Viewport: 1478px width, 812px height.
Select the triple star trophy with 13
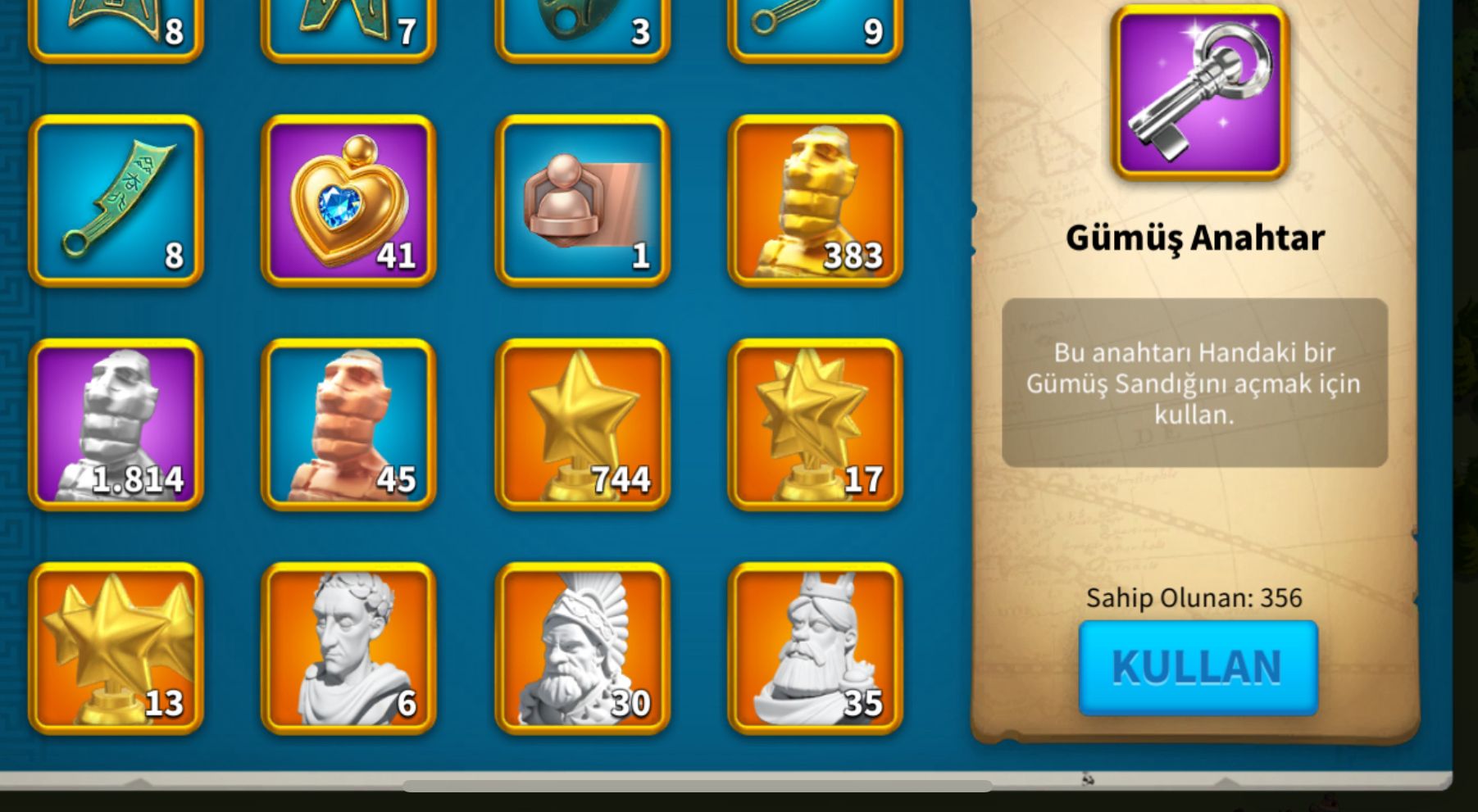click(116, 648)
